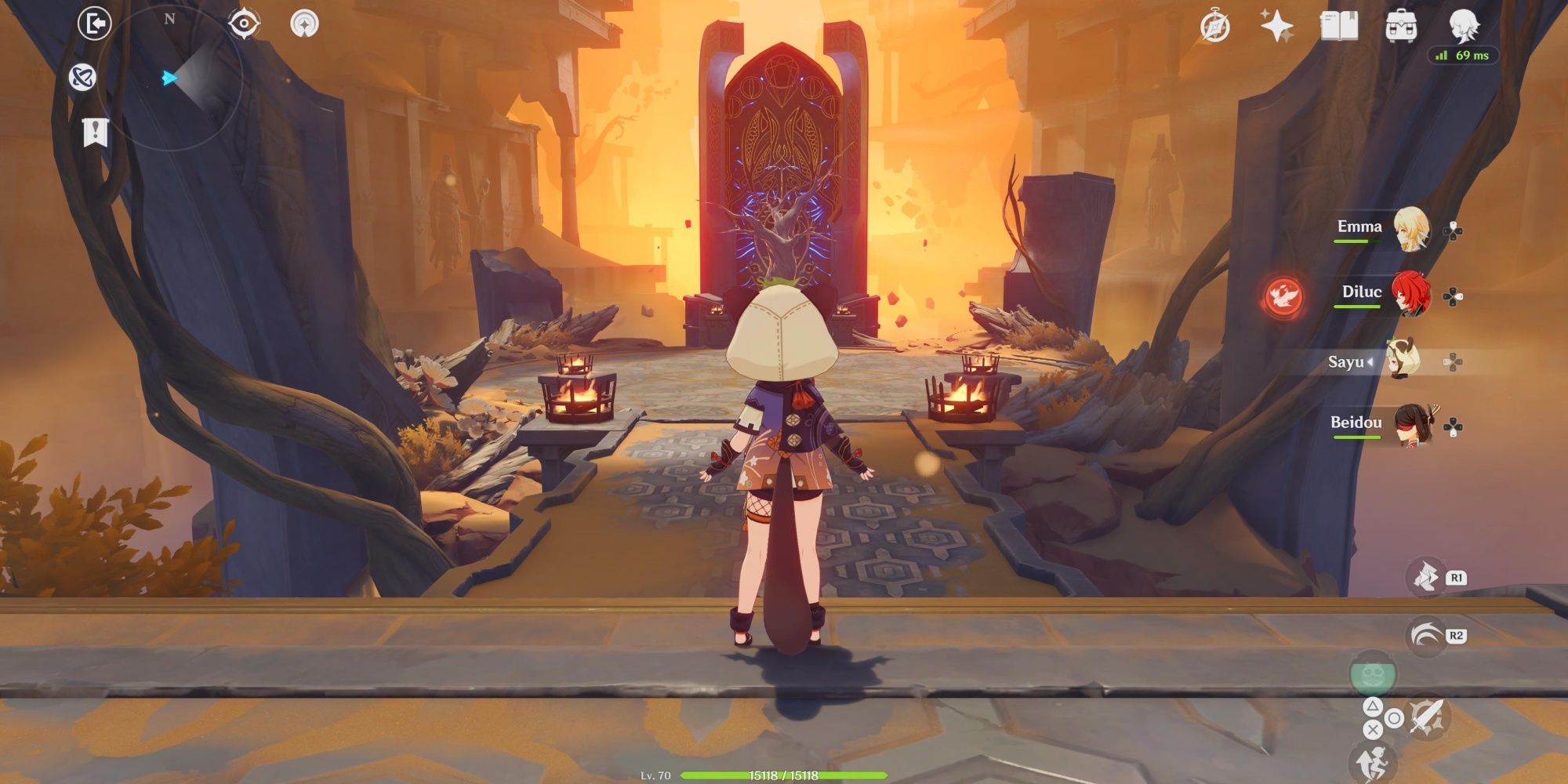Open the quest exclamation bookmark icon

point(95,132)
